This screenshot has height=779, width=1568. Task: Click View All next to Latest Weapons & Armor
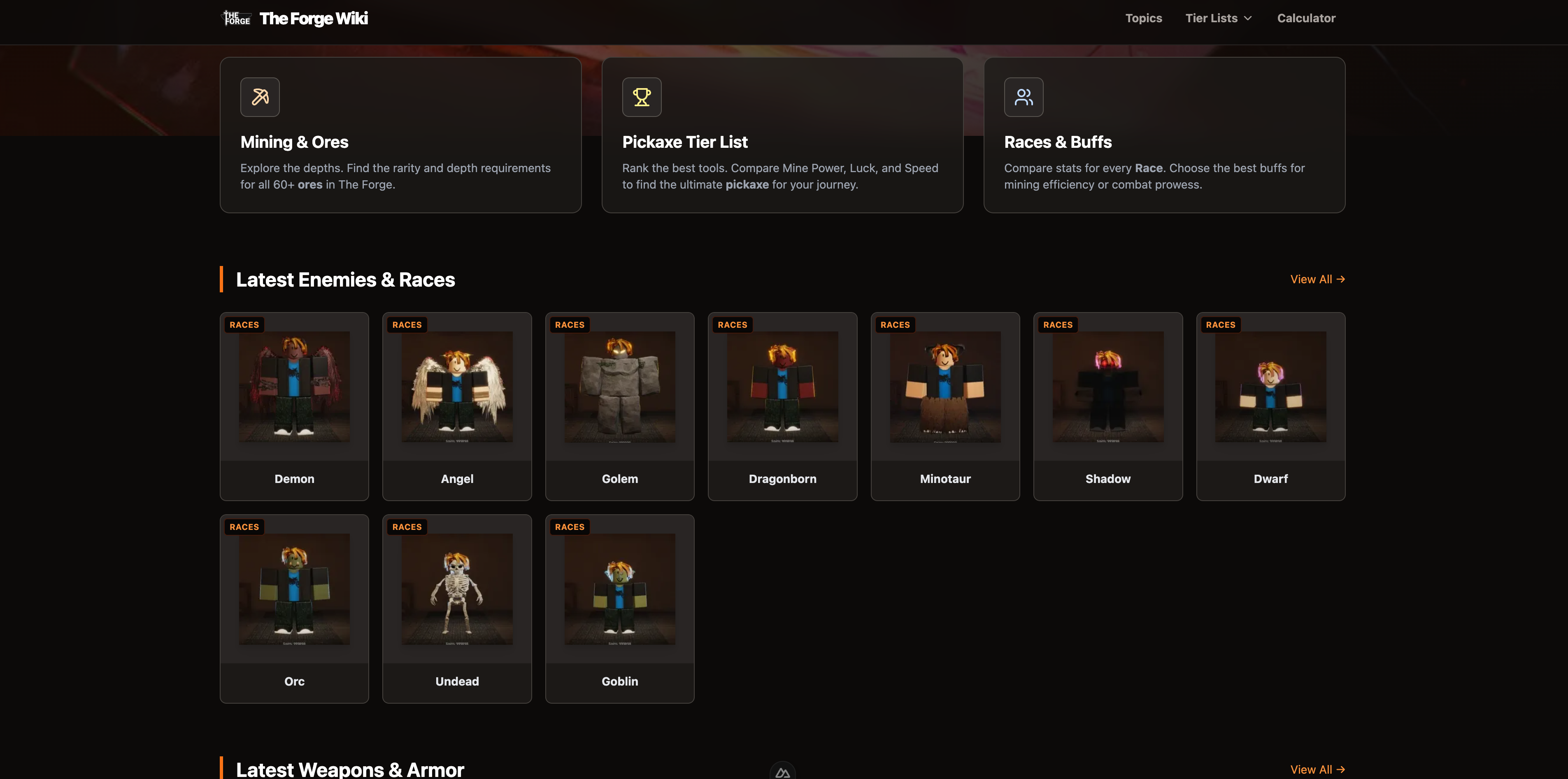pos(1317,769)
